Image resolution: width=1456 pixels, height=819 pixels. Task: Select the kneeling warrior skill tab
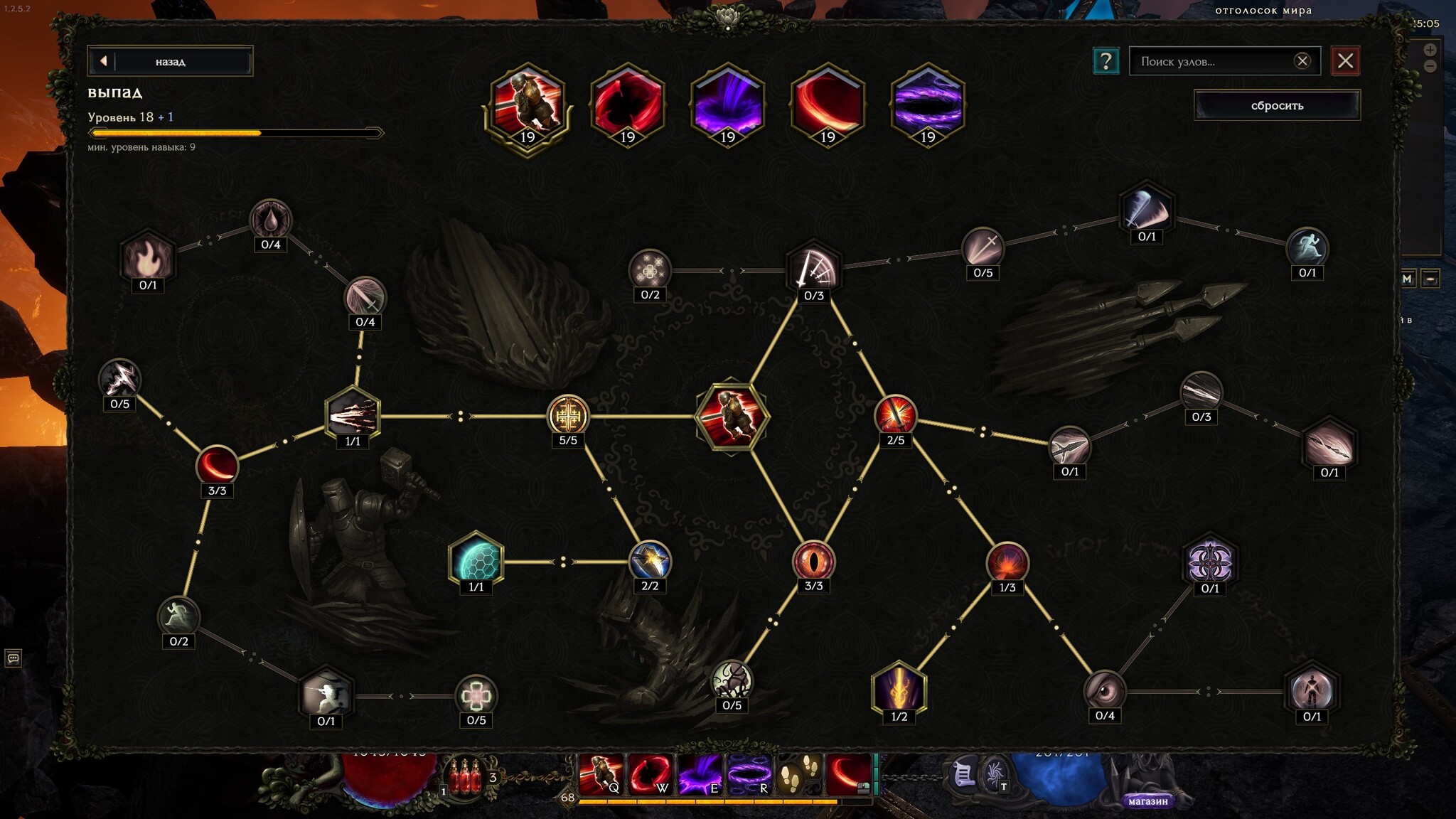tap(528, 104)
